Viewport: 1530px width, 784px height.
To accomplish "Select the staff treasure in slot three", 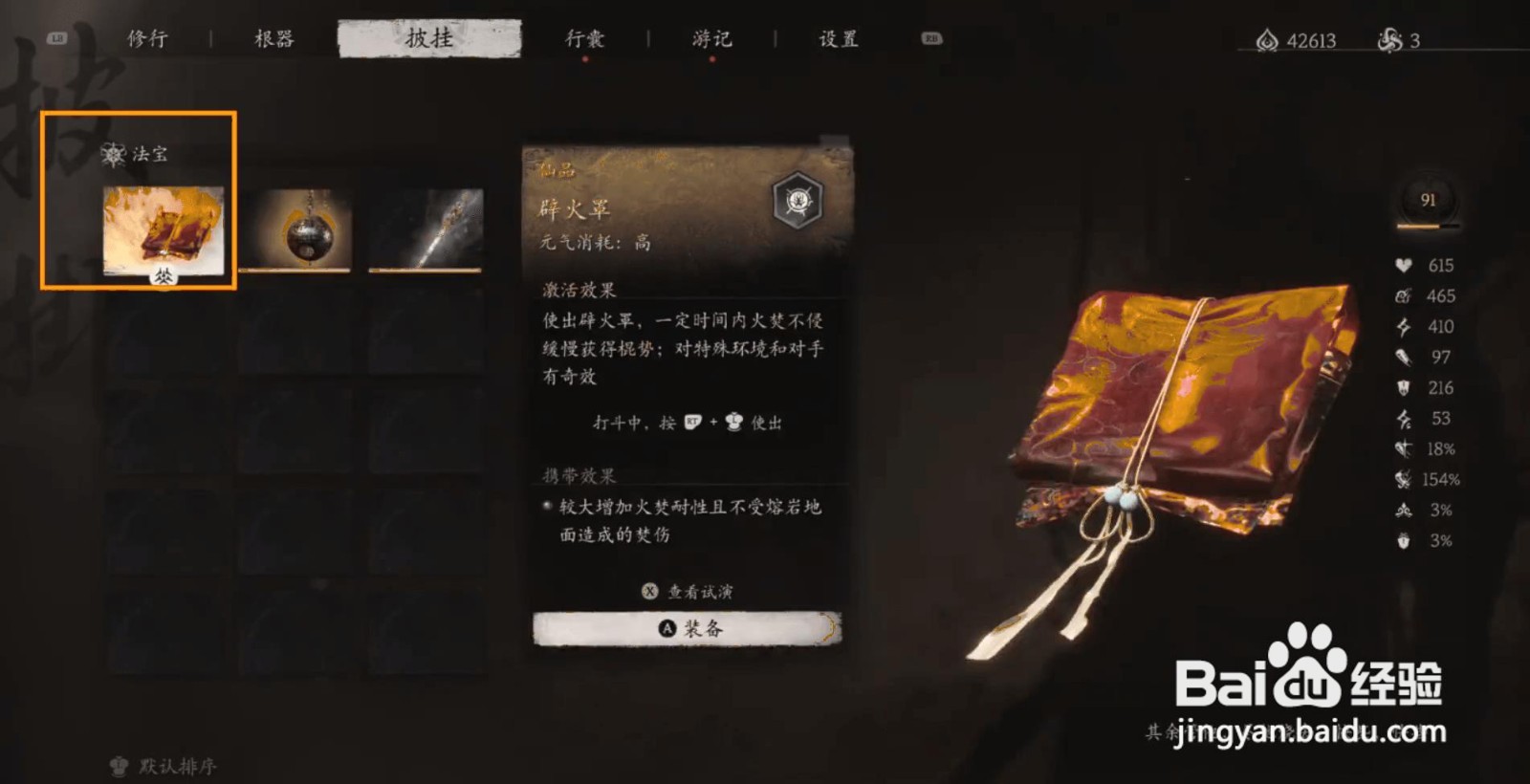I will click(x=424, y=229).
